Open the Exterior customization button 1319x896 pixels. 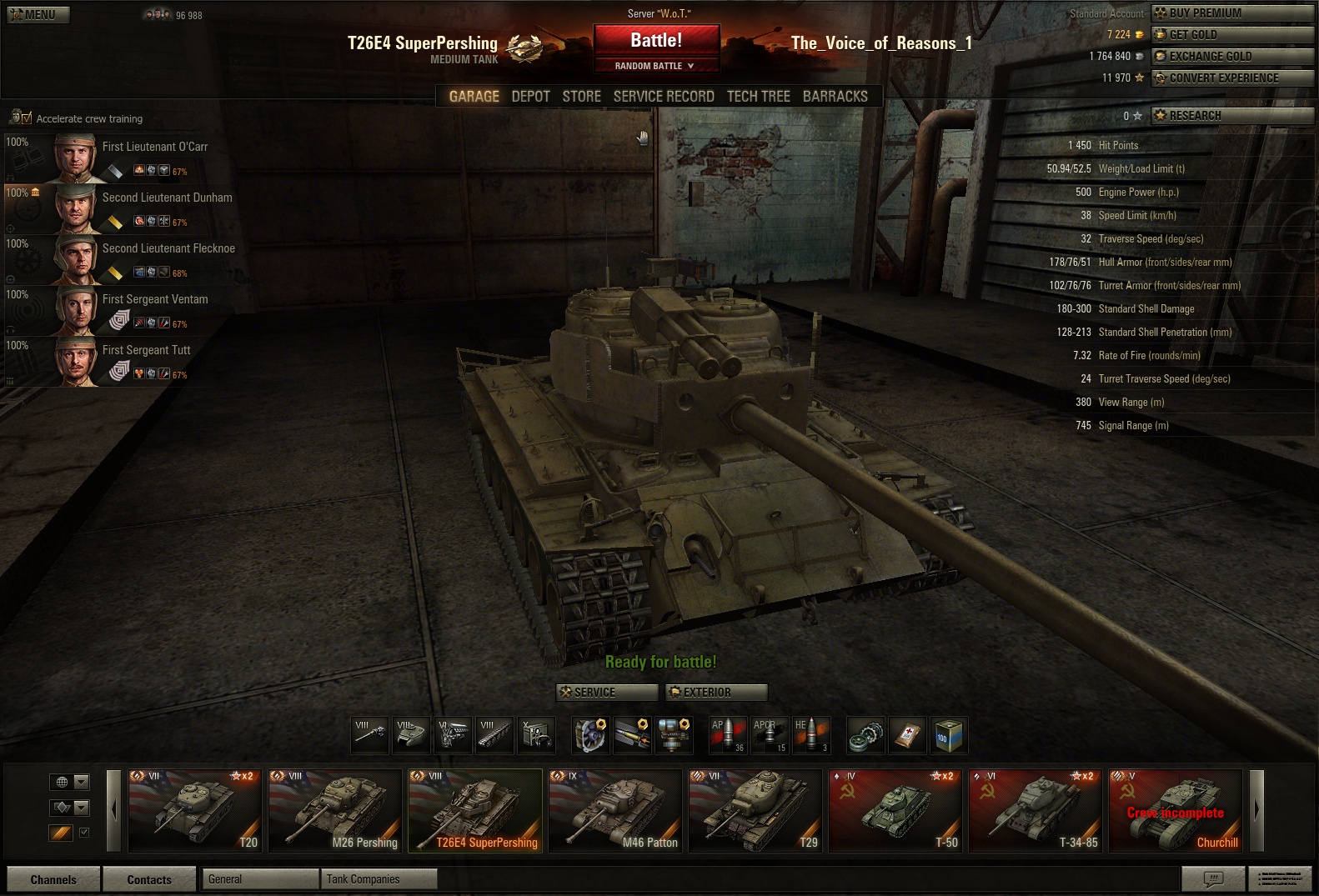(x=716, y=693)
